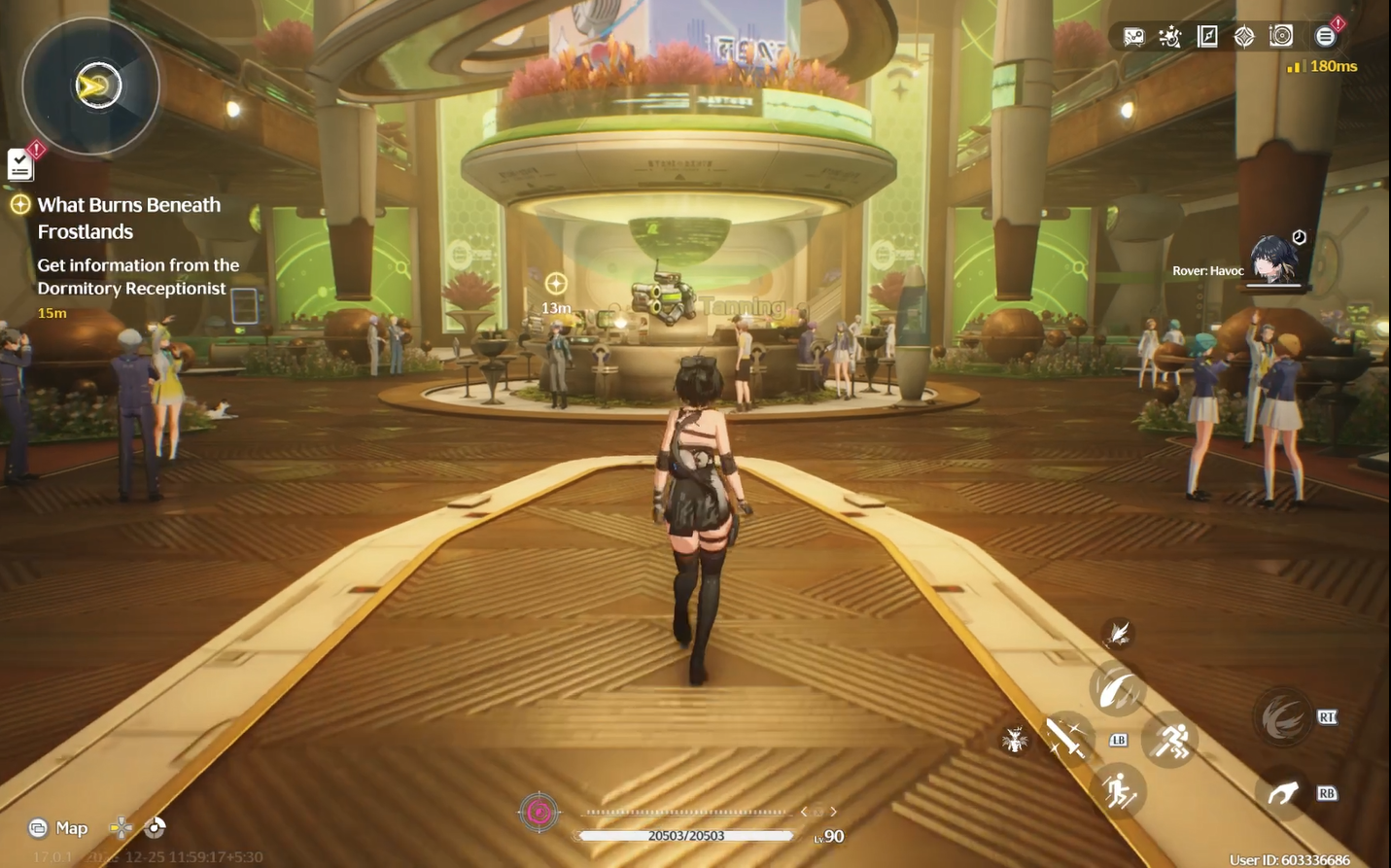This screenshot has width=1391, height=868.
Task: Switch to the Rover: Havoc character portrait
Action: point(1273,260)
